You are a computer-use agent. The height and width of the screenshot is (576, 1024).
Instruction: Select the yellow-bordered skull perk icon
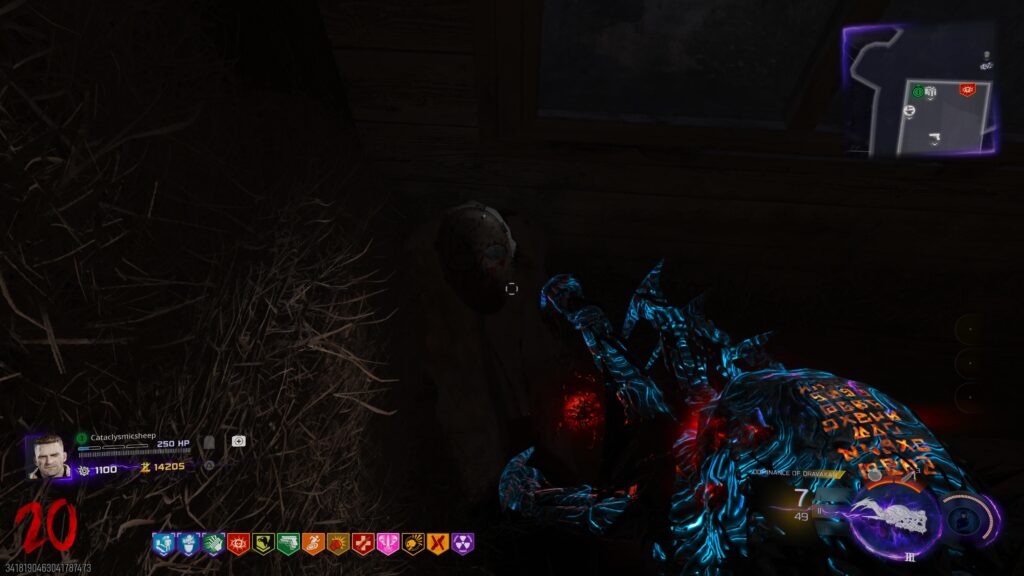[x=413, y=543]
